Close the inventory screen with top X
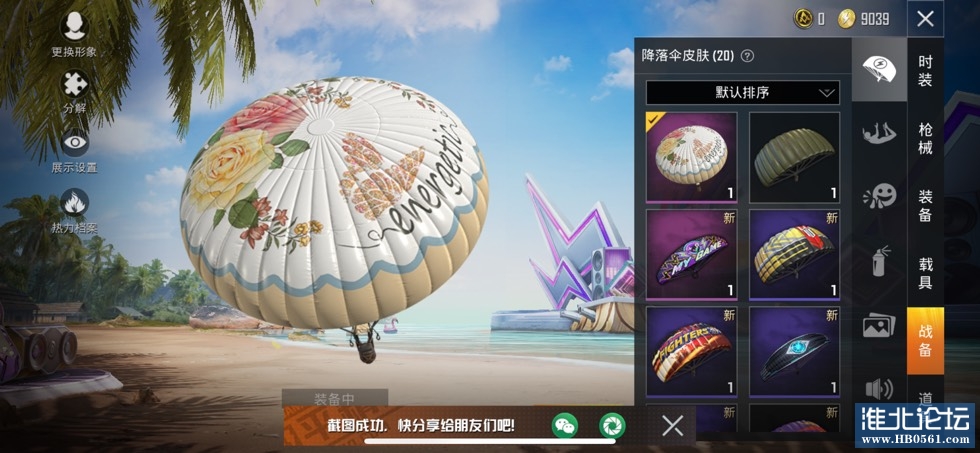Viewport: 980px width, 453px height. (925, 18)
